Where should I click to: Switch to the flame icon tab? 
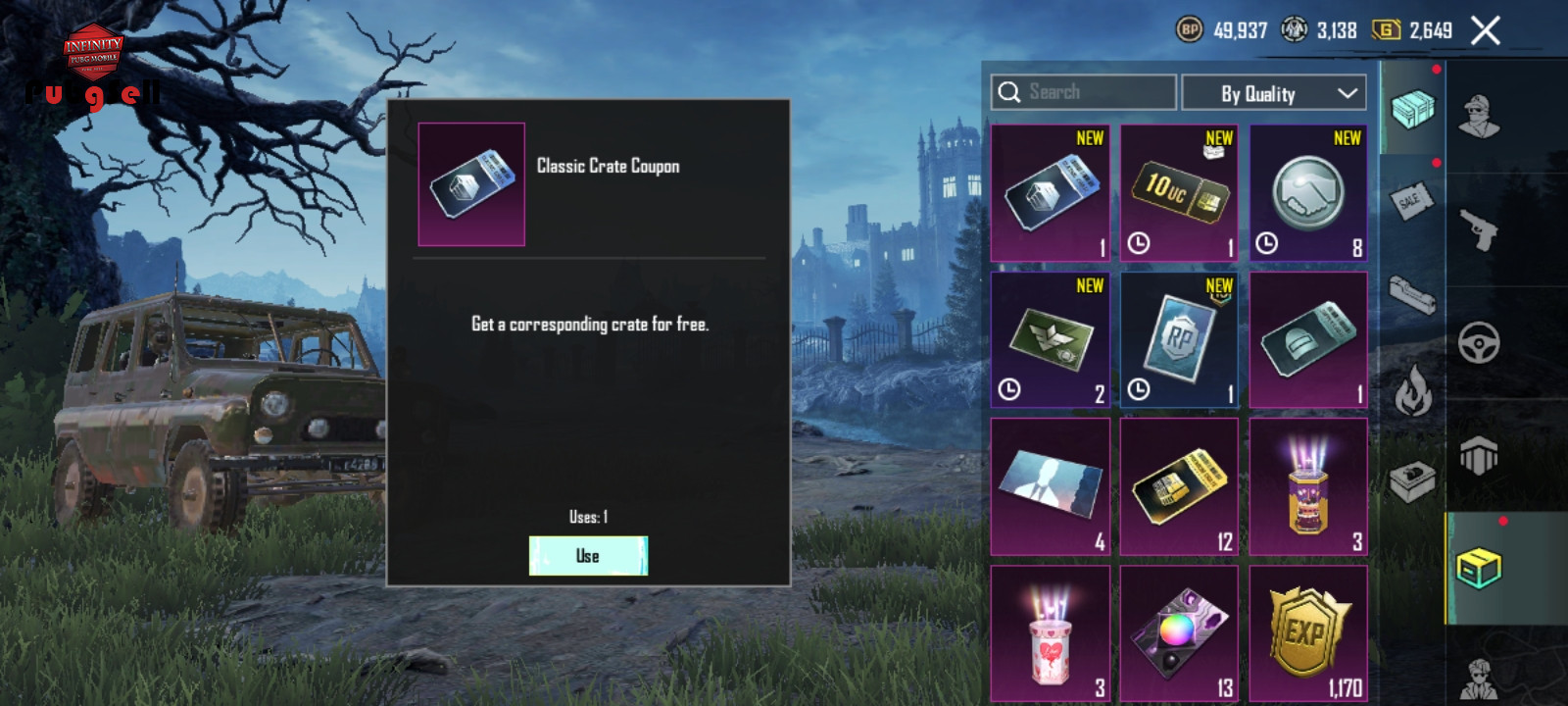click(1412, 389)
